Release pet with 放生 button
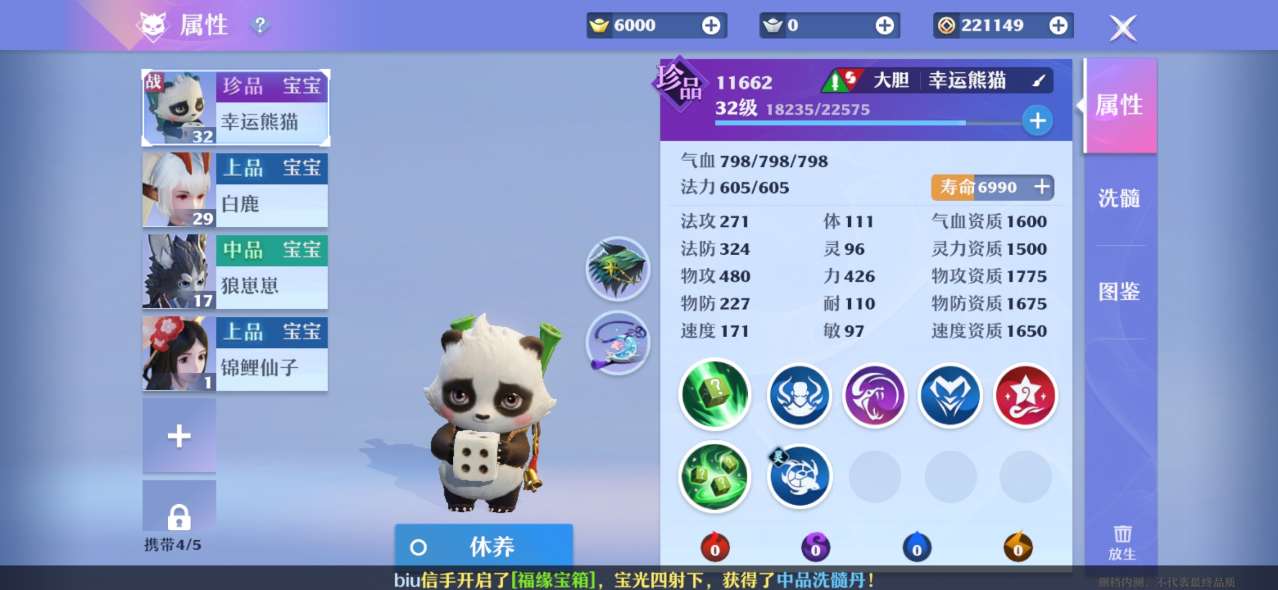 1122,542
